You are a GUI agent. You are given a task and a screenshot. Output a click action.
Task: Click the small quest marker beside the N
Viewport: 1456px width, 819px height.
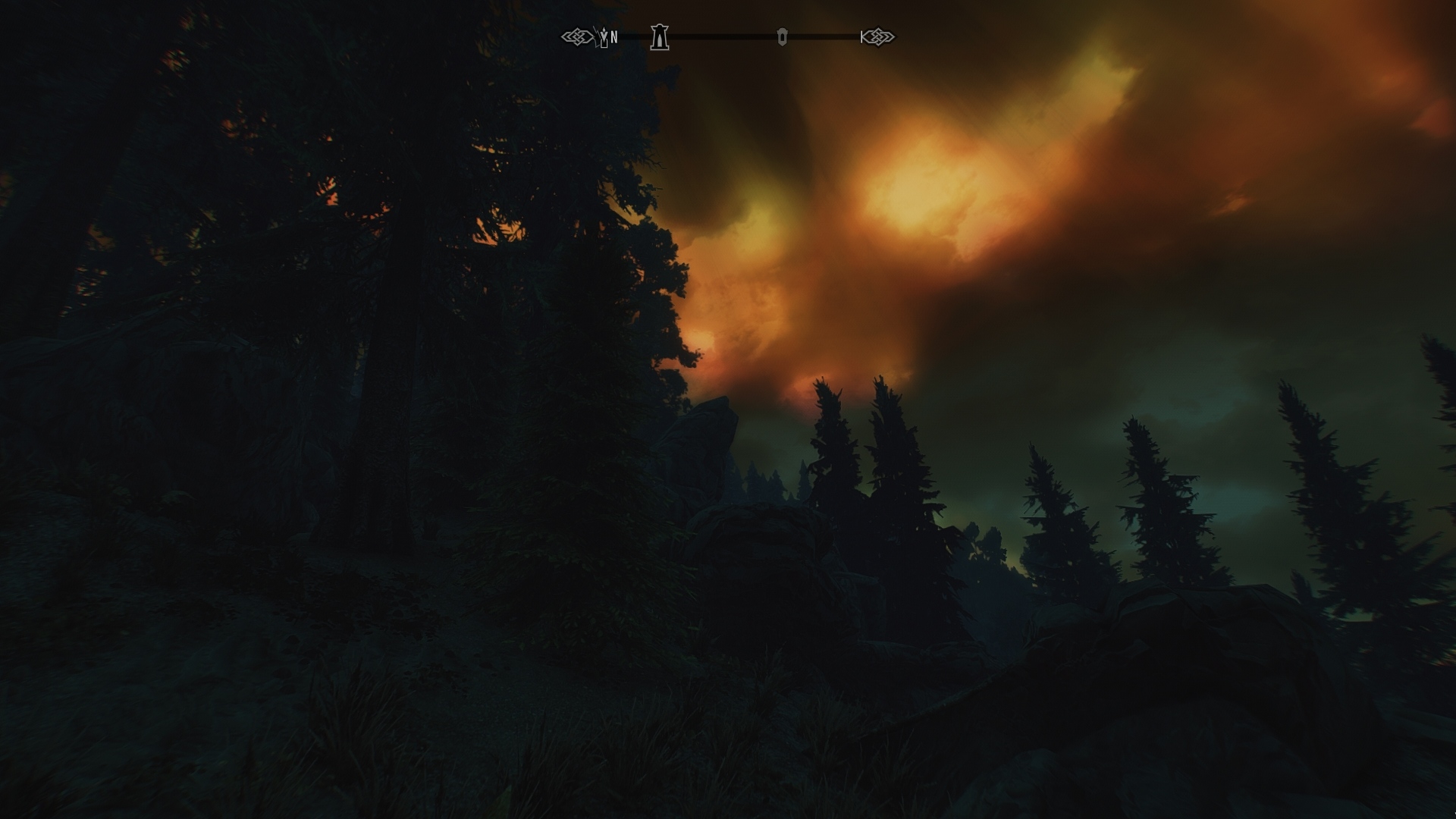pyautogui.click(x=604, y=36)
